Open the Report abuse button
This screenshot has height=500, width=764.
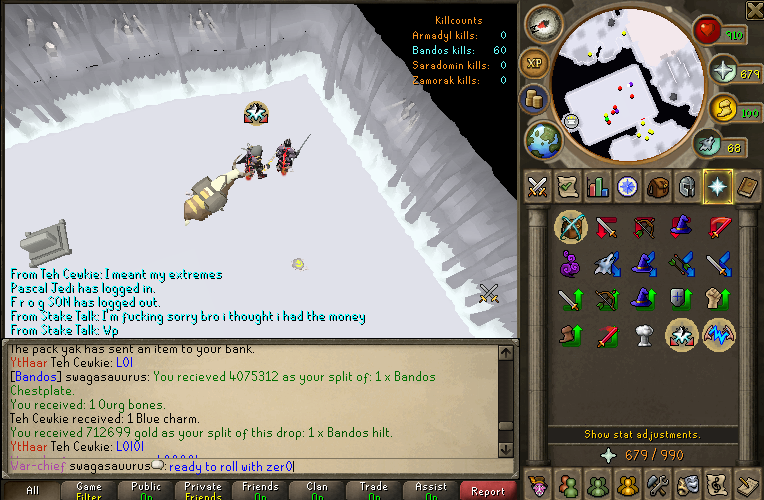[x=488, y=490]
